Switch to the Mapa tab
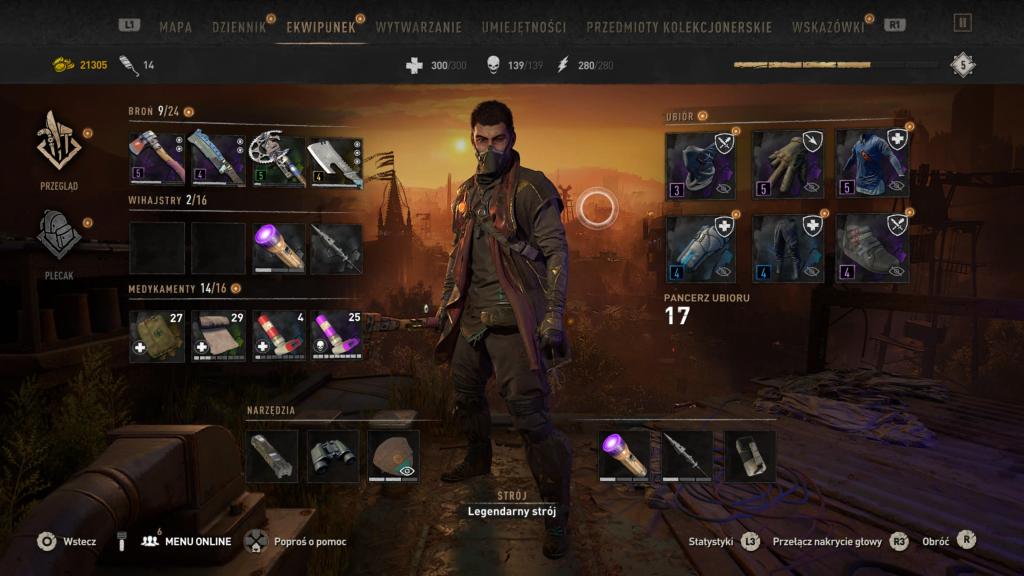 coord(175,27)
